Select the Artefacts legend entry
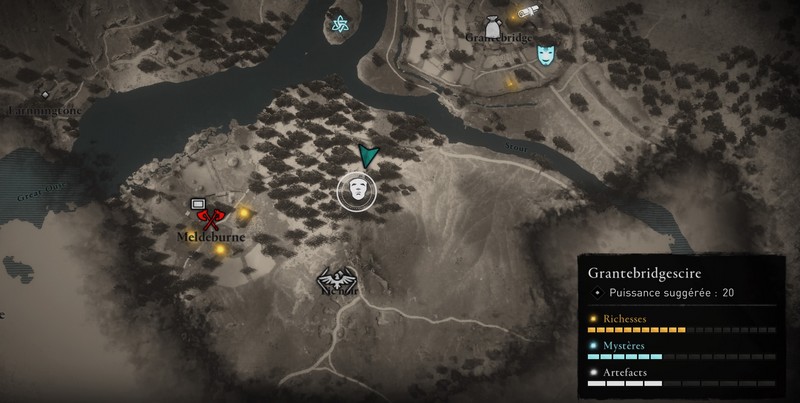 624,371
